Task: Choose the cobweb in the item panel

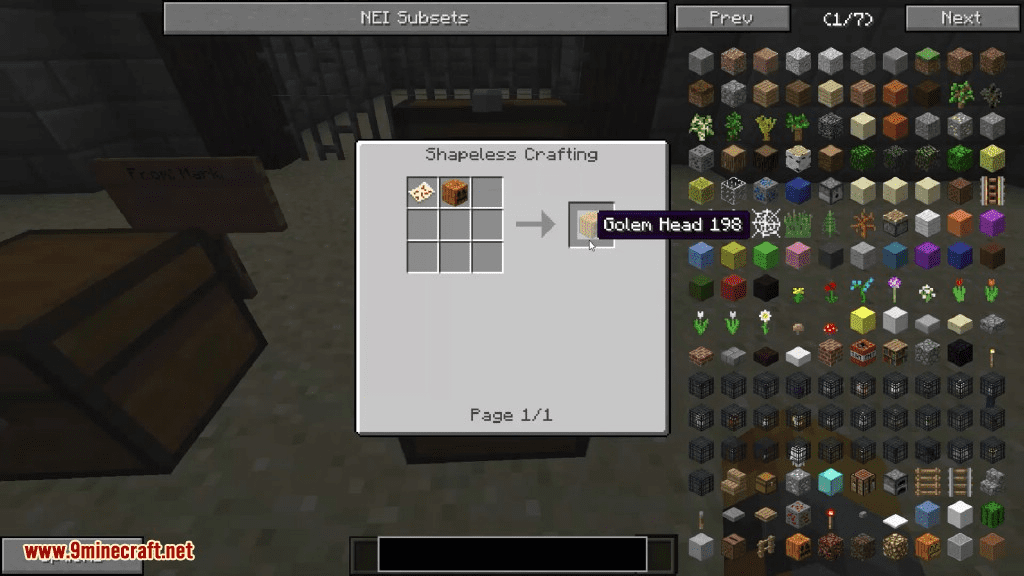Action: pyautogui.click(x=766, y=224)
